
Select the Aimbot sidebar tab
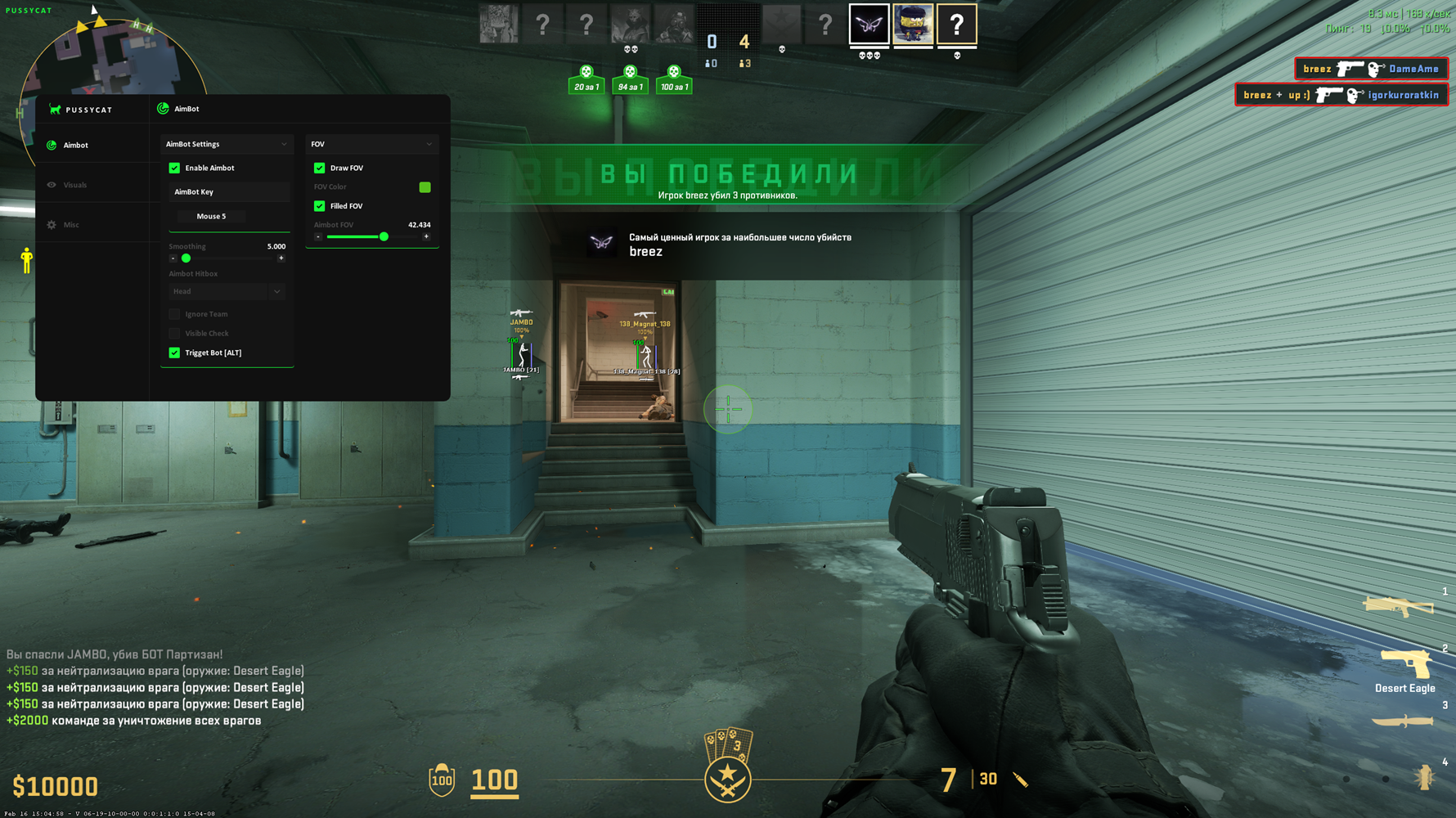point(75,146)
